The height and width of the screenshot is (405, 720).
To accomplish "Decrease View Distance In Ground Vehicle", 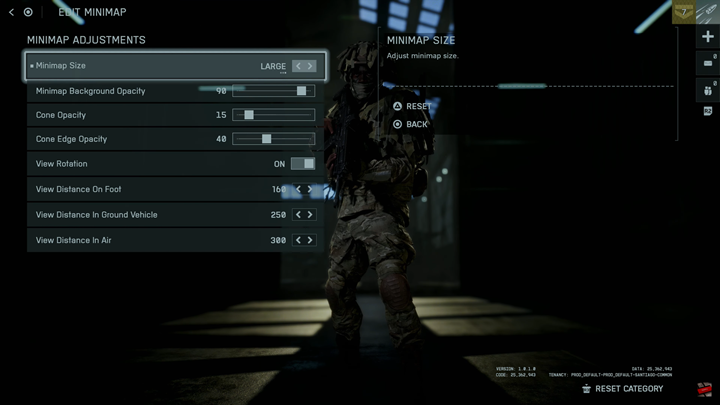I will 298,215.
